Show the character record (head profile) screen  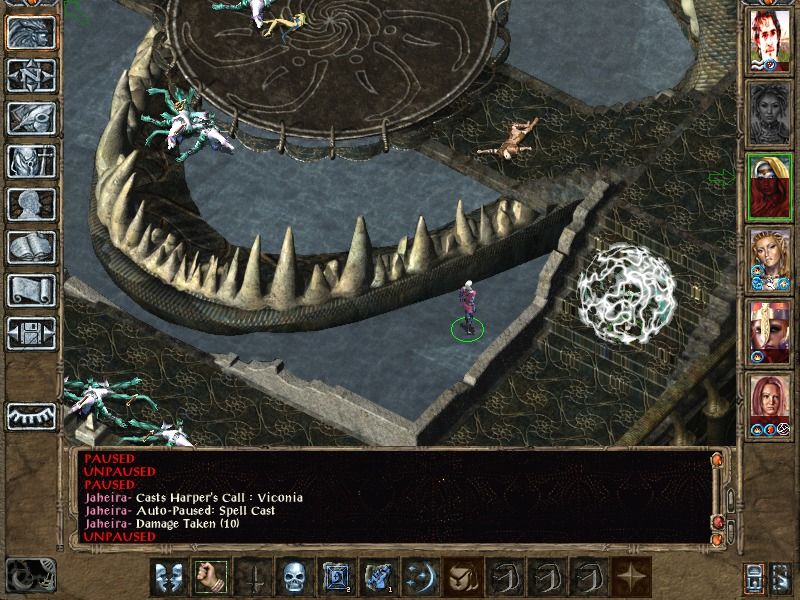click(x=30, y=204)
